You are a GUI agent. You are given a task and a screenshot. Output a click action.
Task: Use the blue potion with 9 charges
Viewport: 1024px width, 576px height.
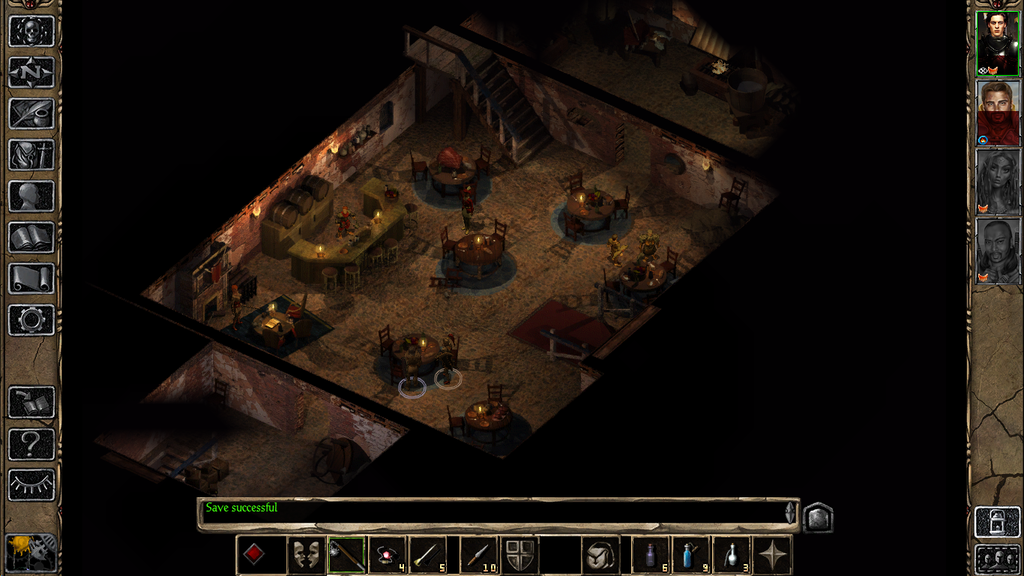click(690, 555)
